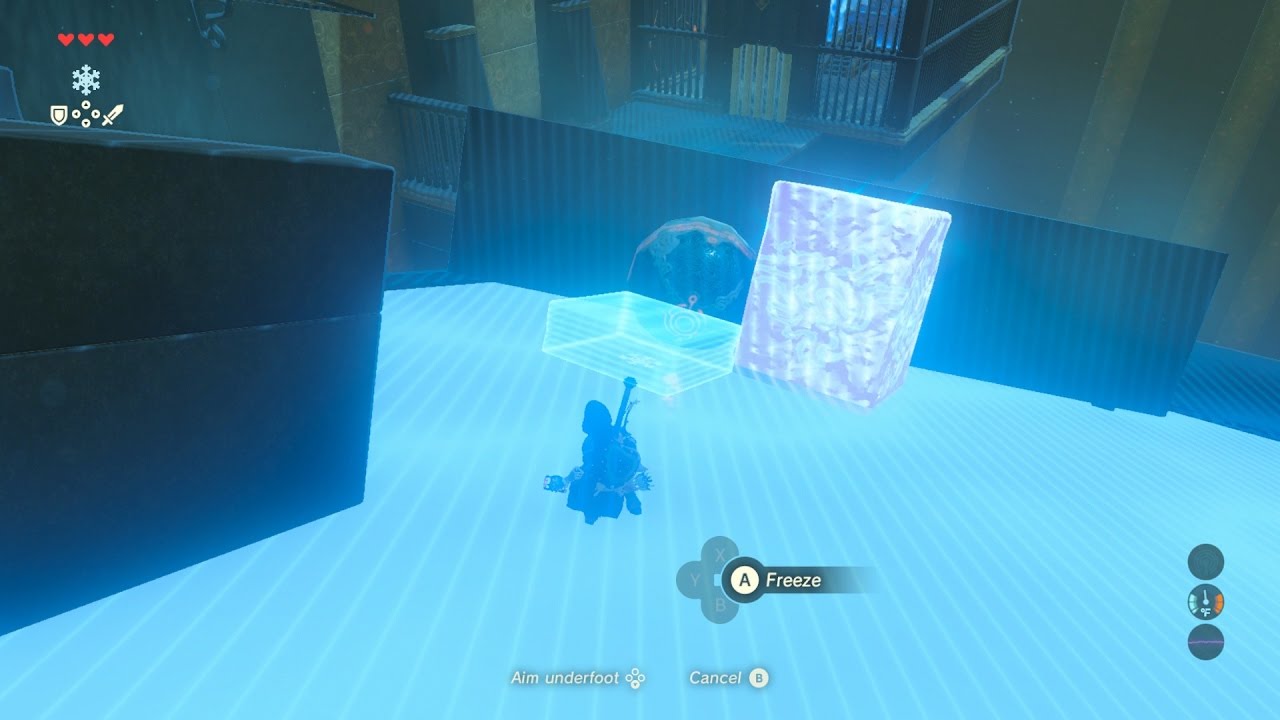Click the noise meter indicator

click(x=1205, y=640)
